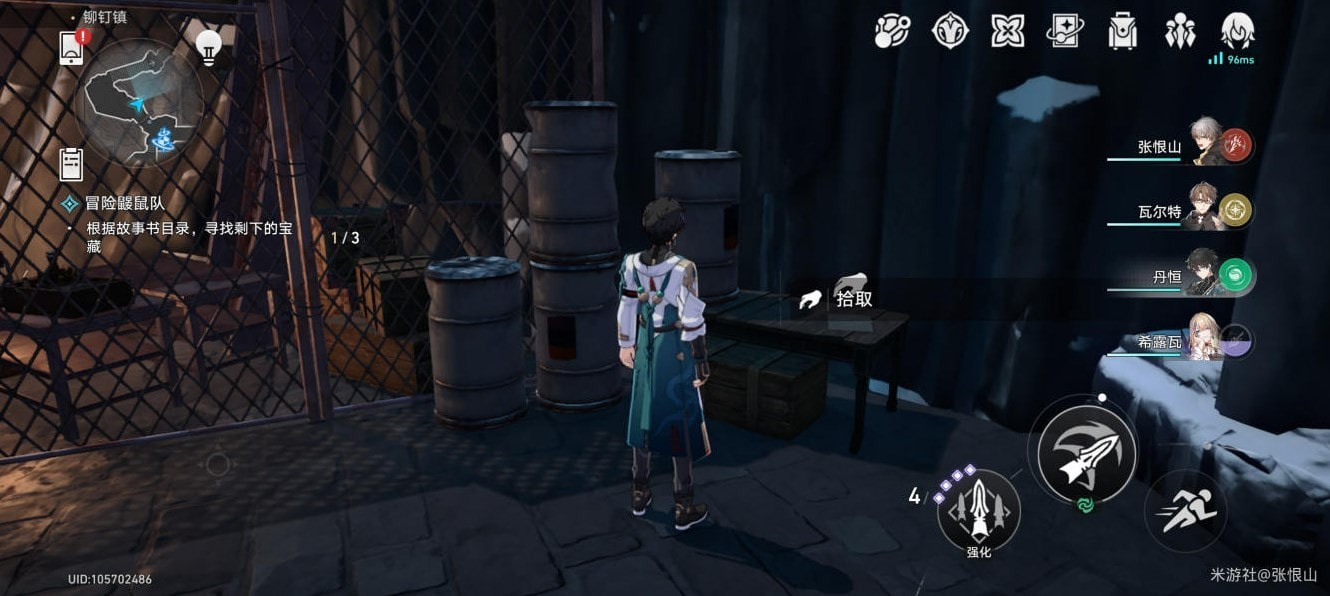This screenshot has height=596, width=1330.
Task: Open the connected-orbs icon in top bar
Action: tap(892, 31)
